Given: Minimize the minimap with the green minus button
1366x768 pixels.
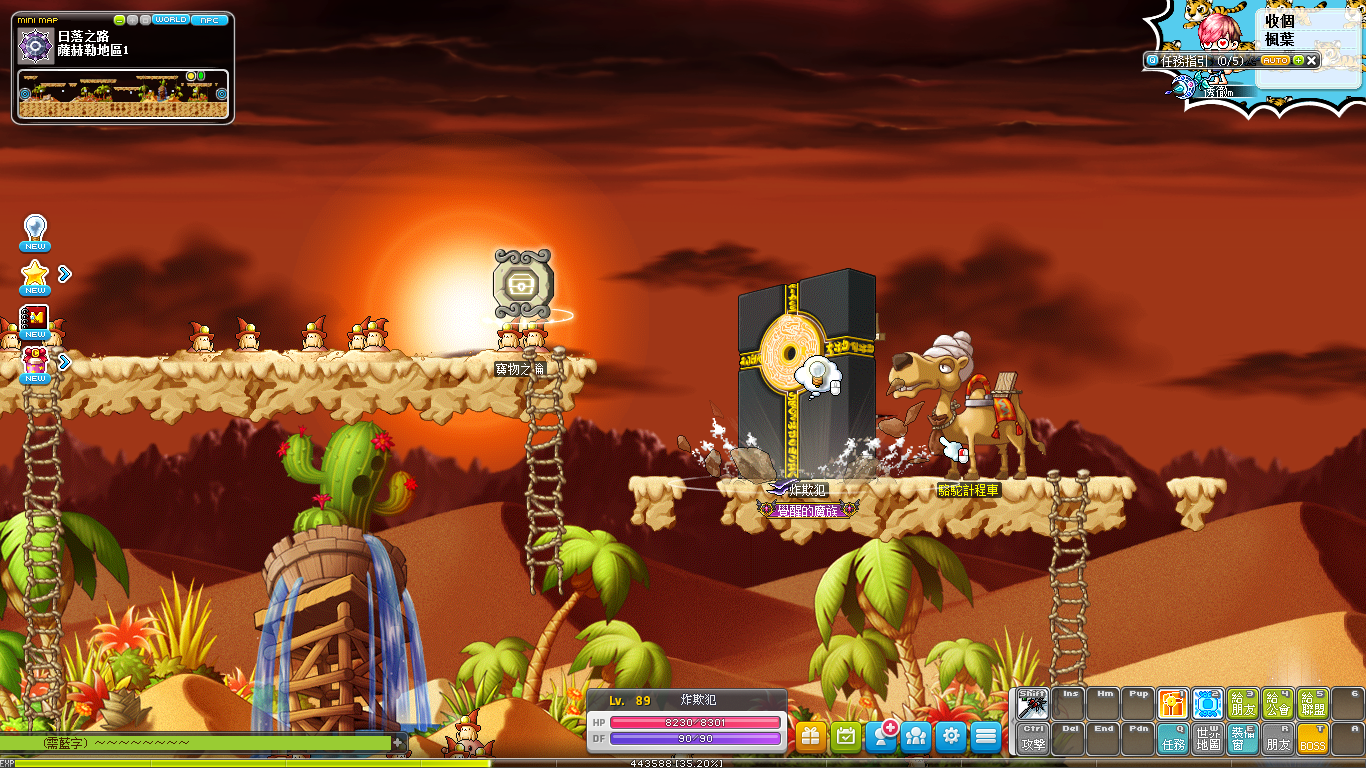Looking at the screenshot, I should coord(120,20).
